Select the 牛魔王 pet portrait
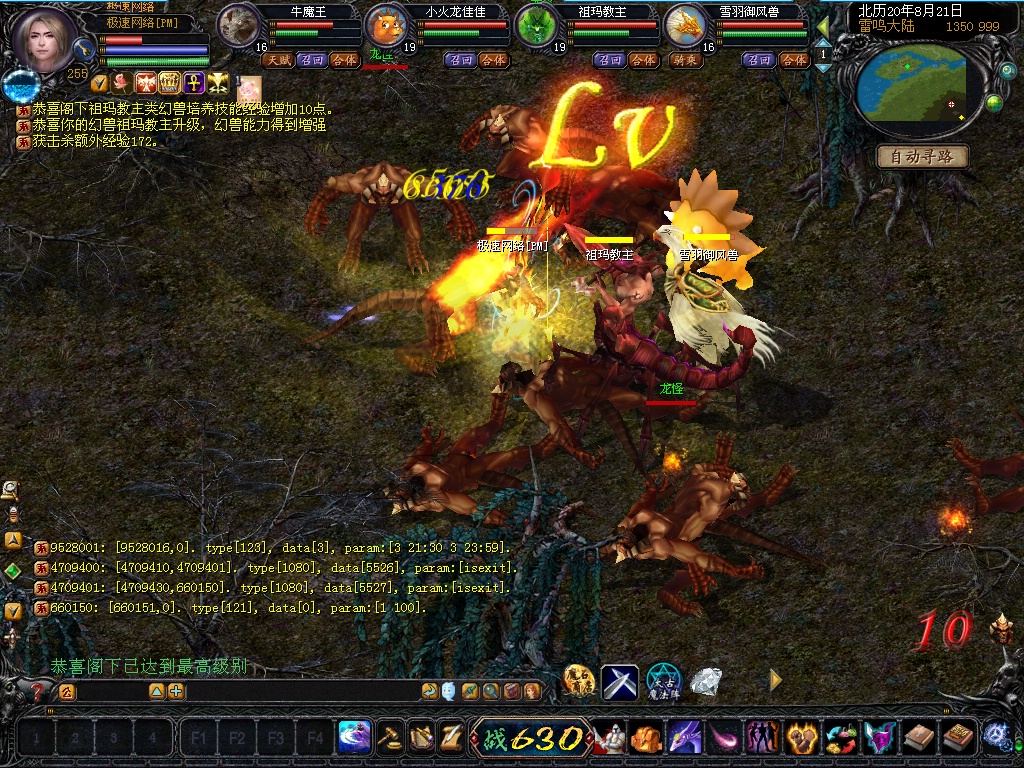This screenshot has height=768, width=1024. tap(240, 25)
